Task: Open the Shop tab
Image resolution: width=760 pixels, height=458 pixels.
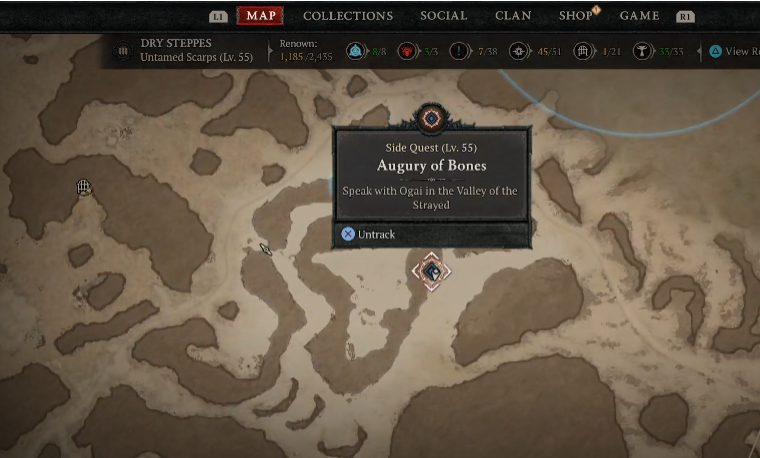Action: pos(576,15)
